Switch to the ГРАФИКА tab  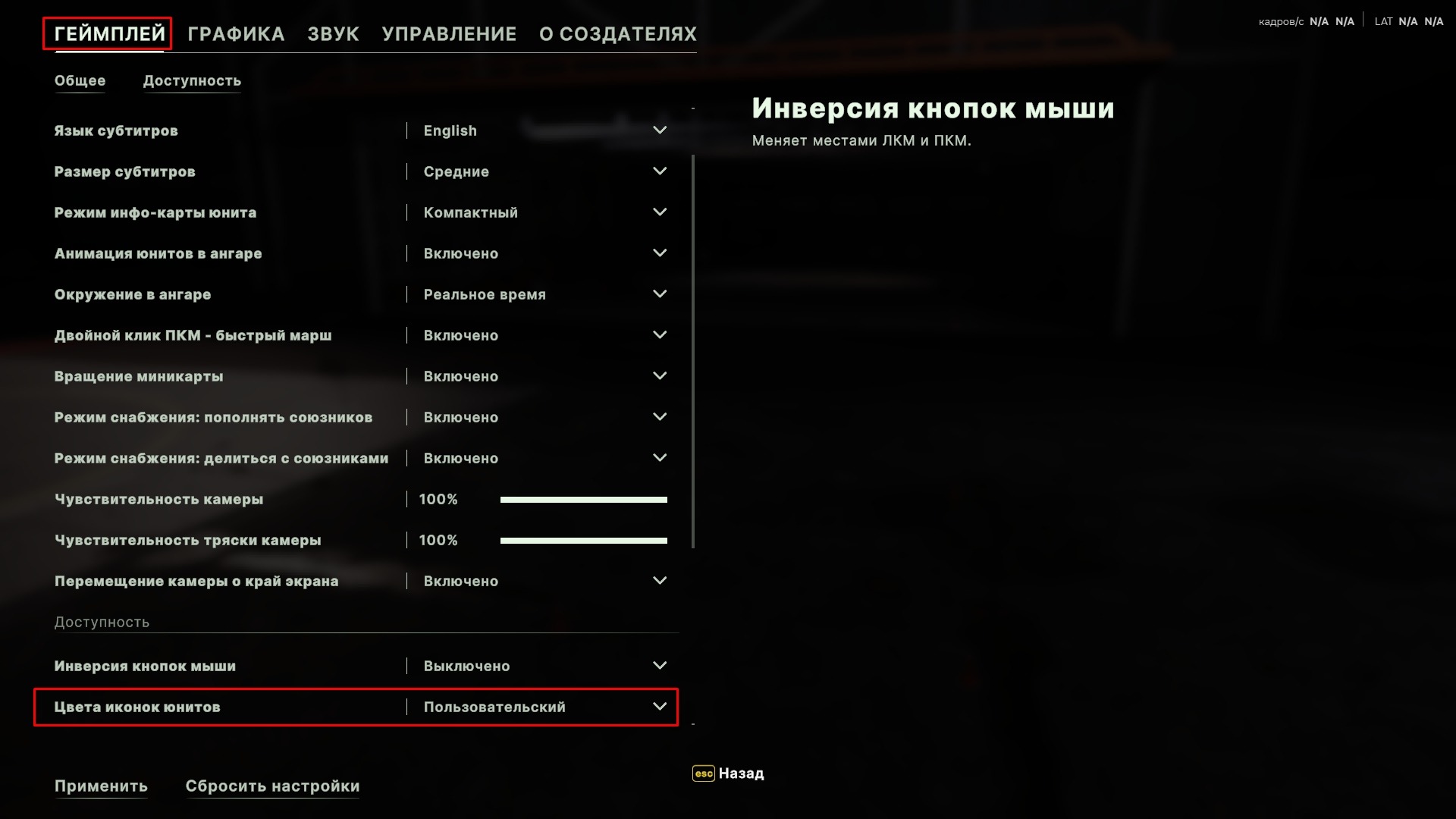236,34
